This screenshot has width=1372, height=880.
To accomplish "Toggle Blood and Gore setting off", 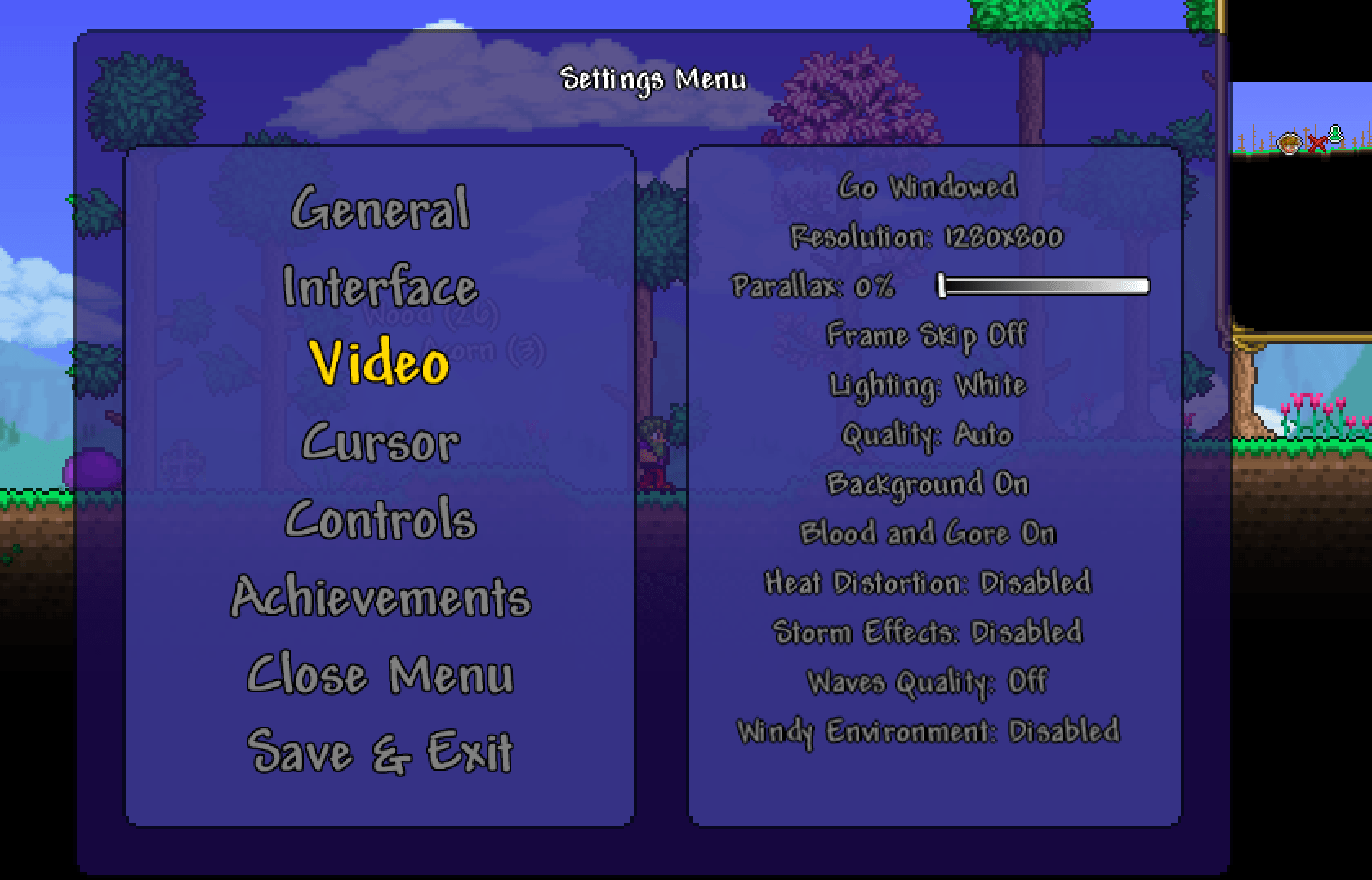I will pos(928,532).
